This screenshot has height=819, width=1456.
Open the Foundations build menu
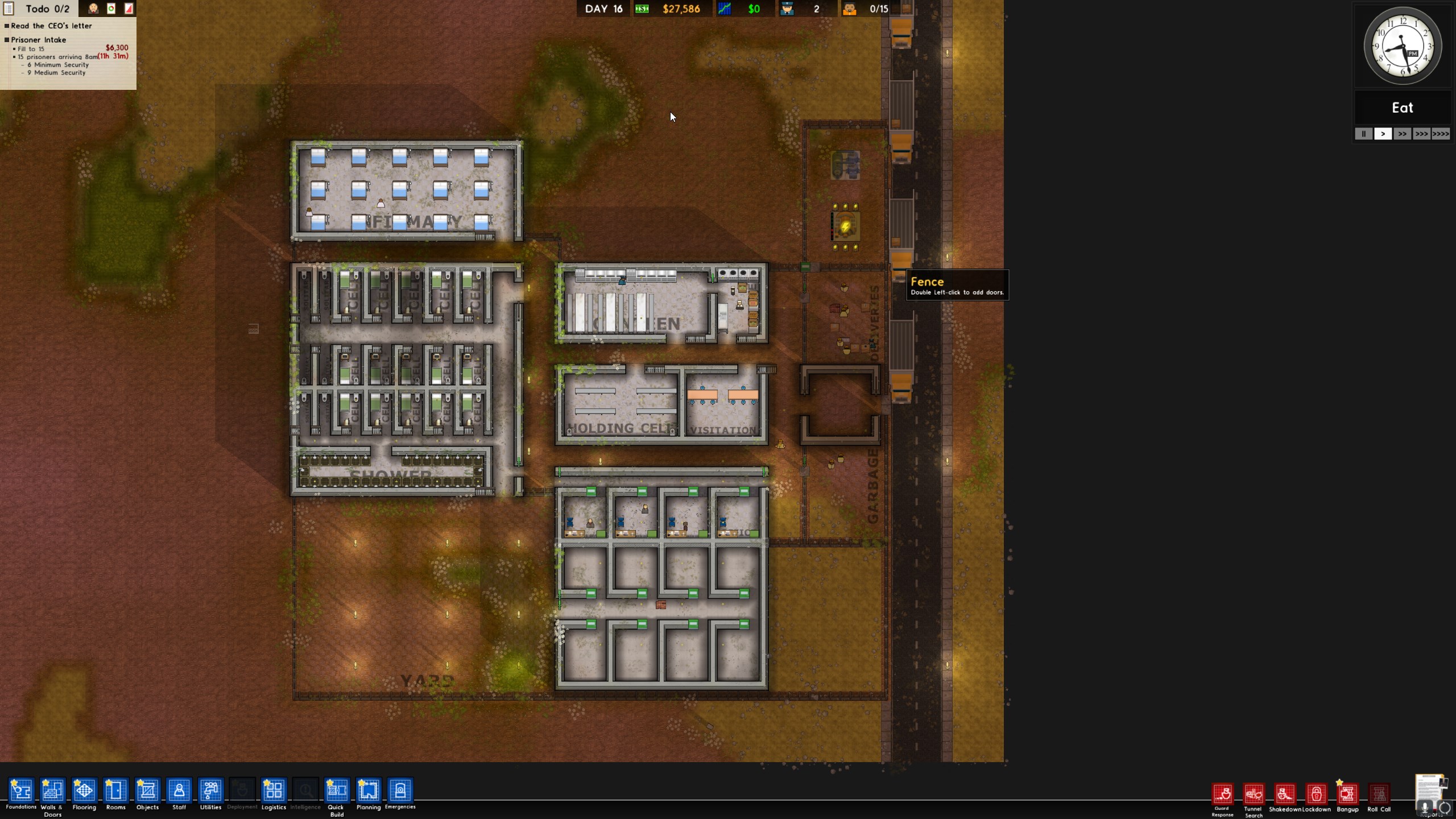point(21,791)
